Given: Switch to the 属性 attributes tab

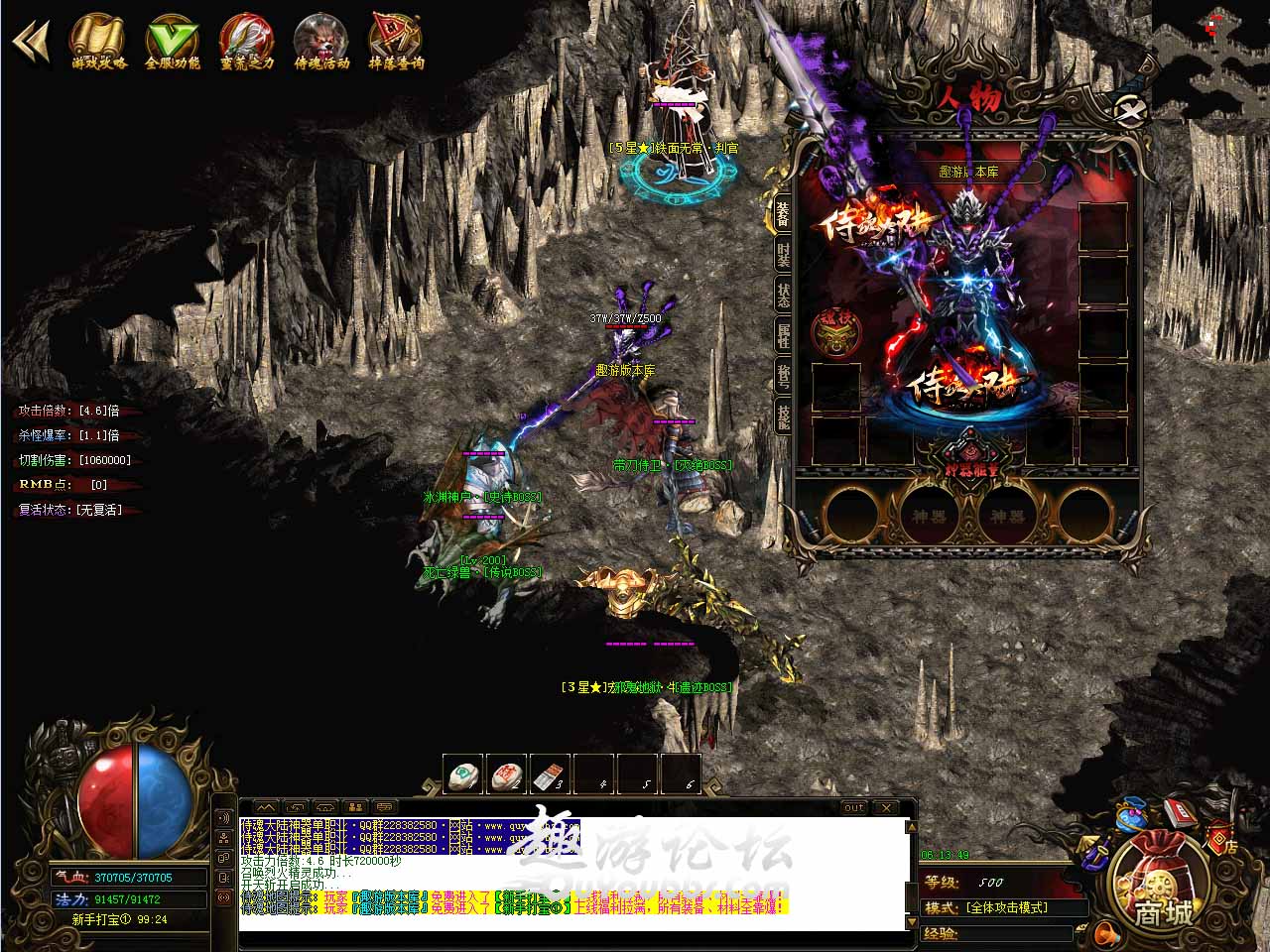Looking at the screenshot, I should [x=784, y=335].
